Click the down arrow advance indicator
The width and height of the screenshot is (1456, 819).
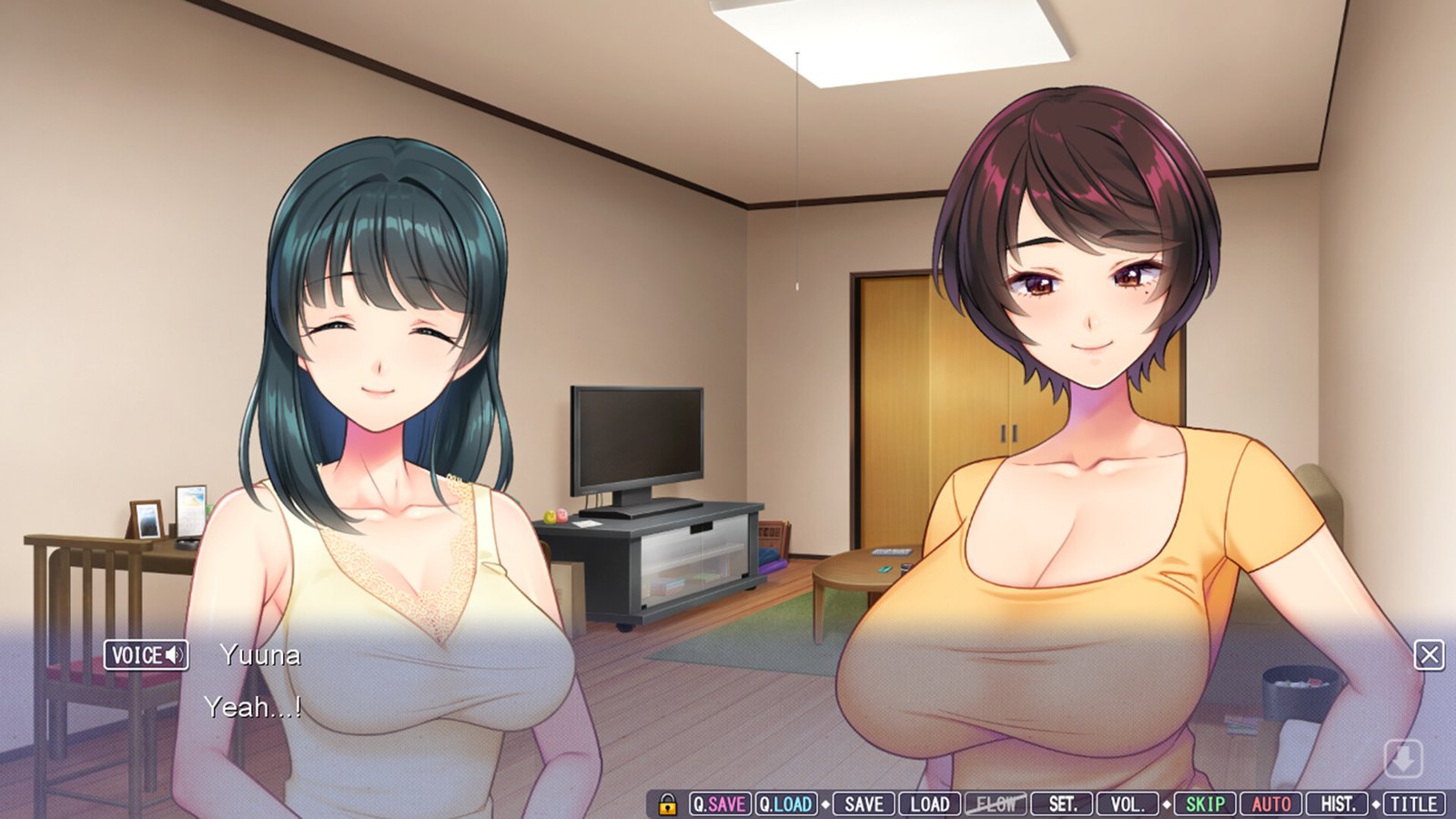[1403, 757]
